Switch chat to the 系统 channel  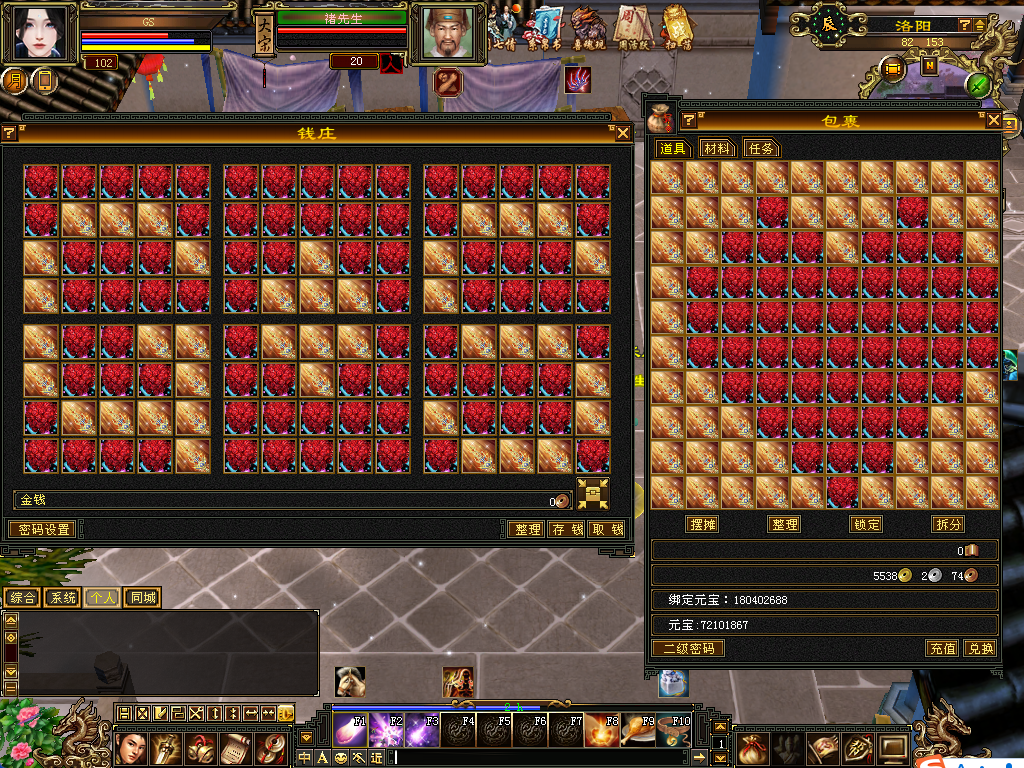point(63,598)
